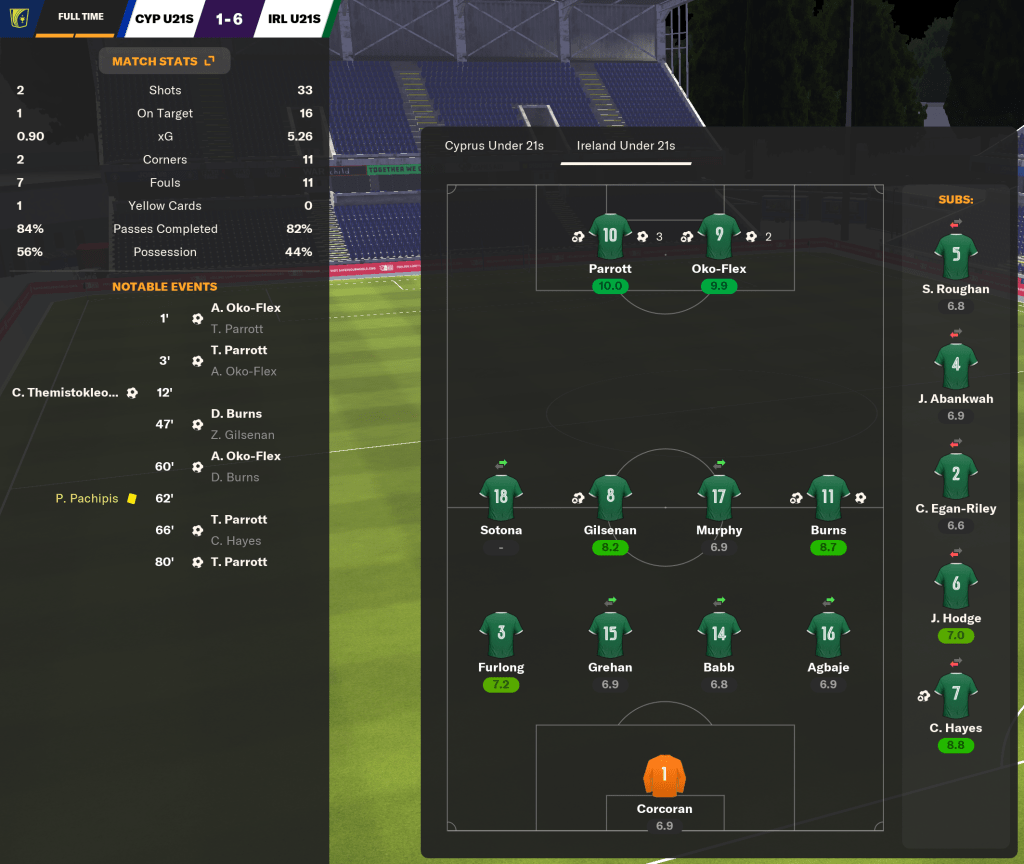Select goalkeeper Corcoran's orange shirt
This screenshot has width=1024, height=864.
pyautogui.click(x=665, y=775)
